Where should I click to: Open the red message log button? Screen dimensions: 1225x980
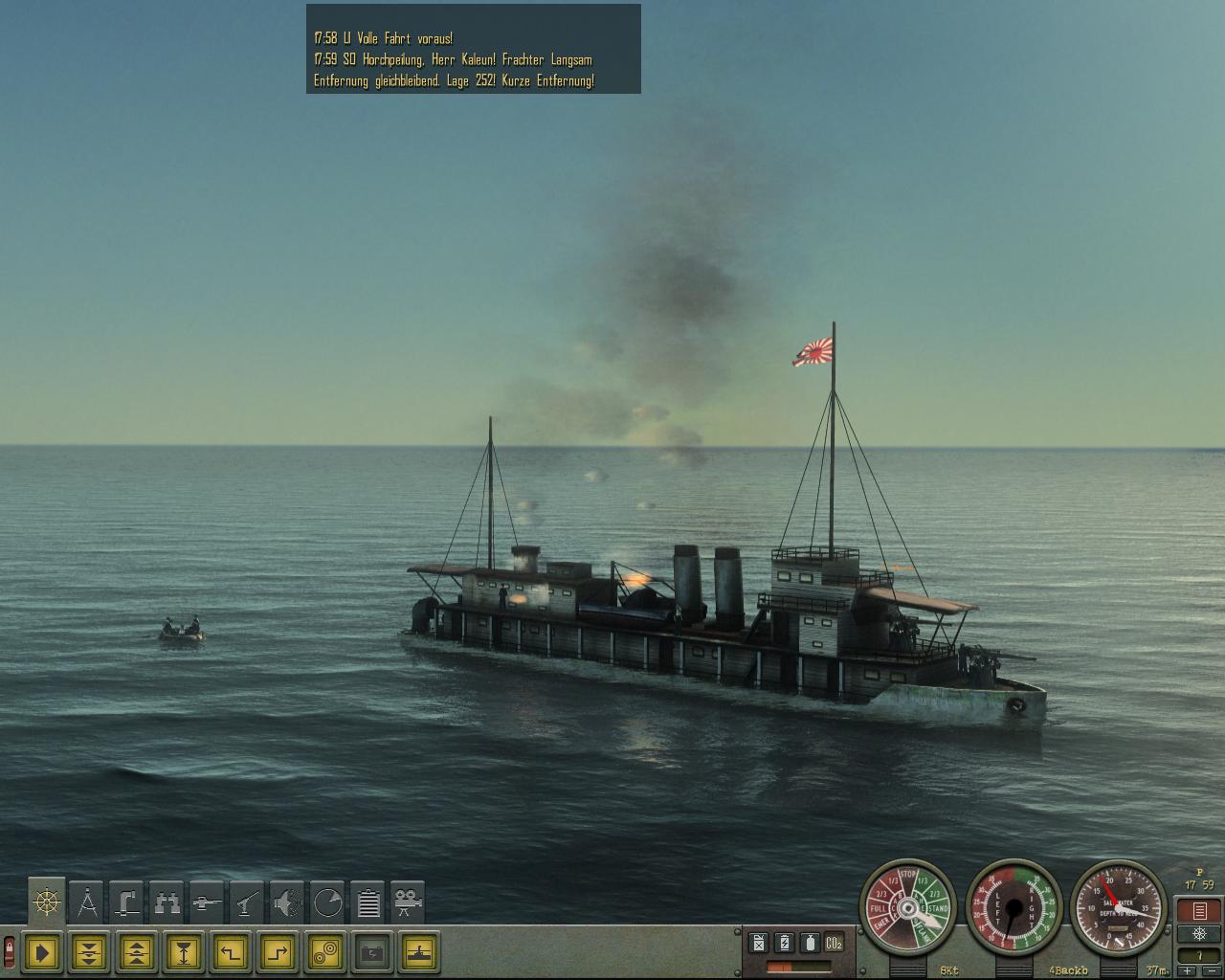coord(1199,910)
